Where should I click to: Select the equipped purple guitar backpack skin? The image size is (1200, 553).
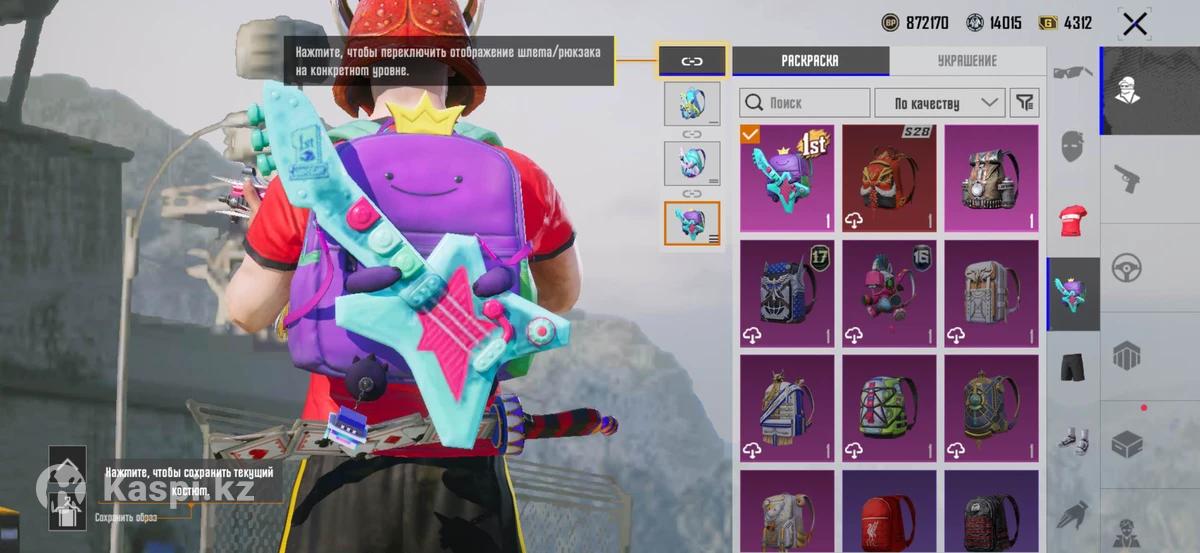pyautogui.click(x=787, y=178)
